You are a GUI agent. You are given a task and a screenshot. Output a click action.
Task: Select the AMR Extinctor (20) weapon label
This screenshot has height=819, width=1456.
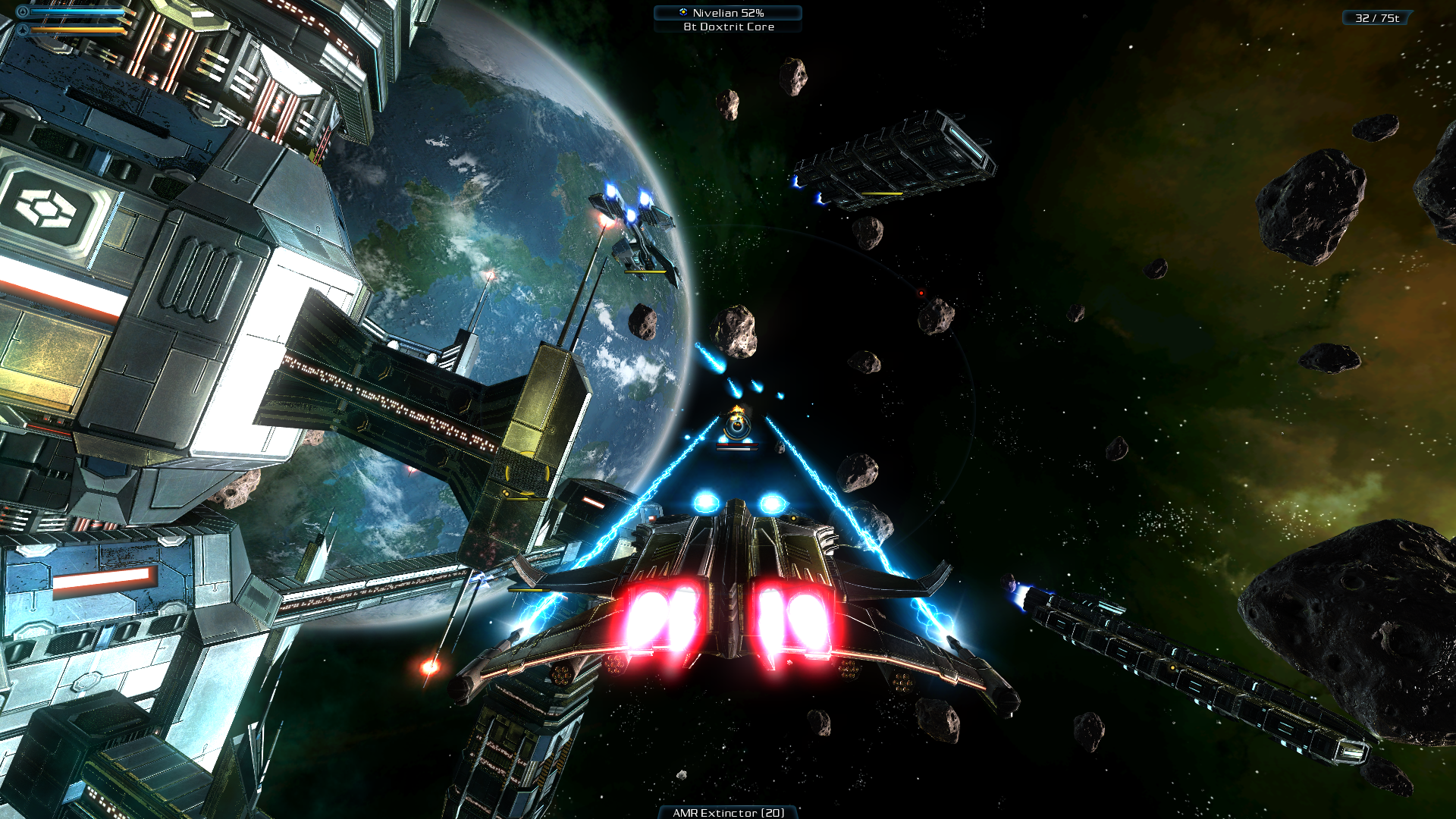726,811
